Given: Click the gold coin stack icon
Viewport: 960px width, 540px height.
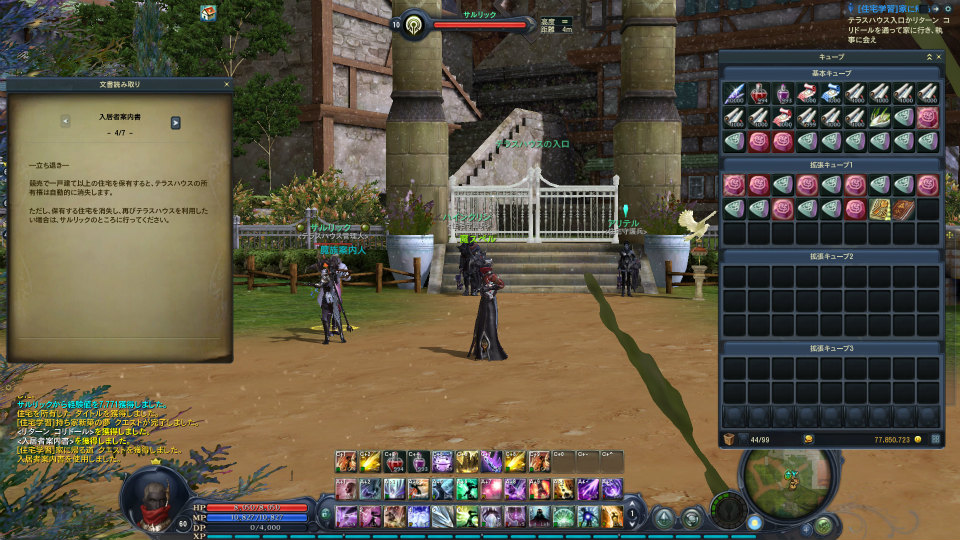Looking at the screenshot, I should [808, 439].
